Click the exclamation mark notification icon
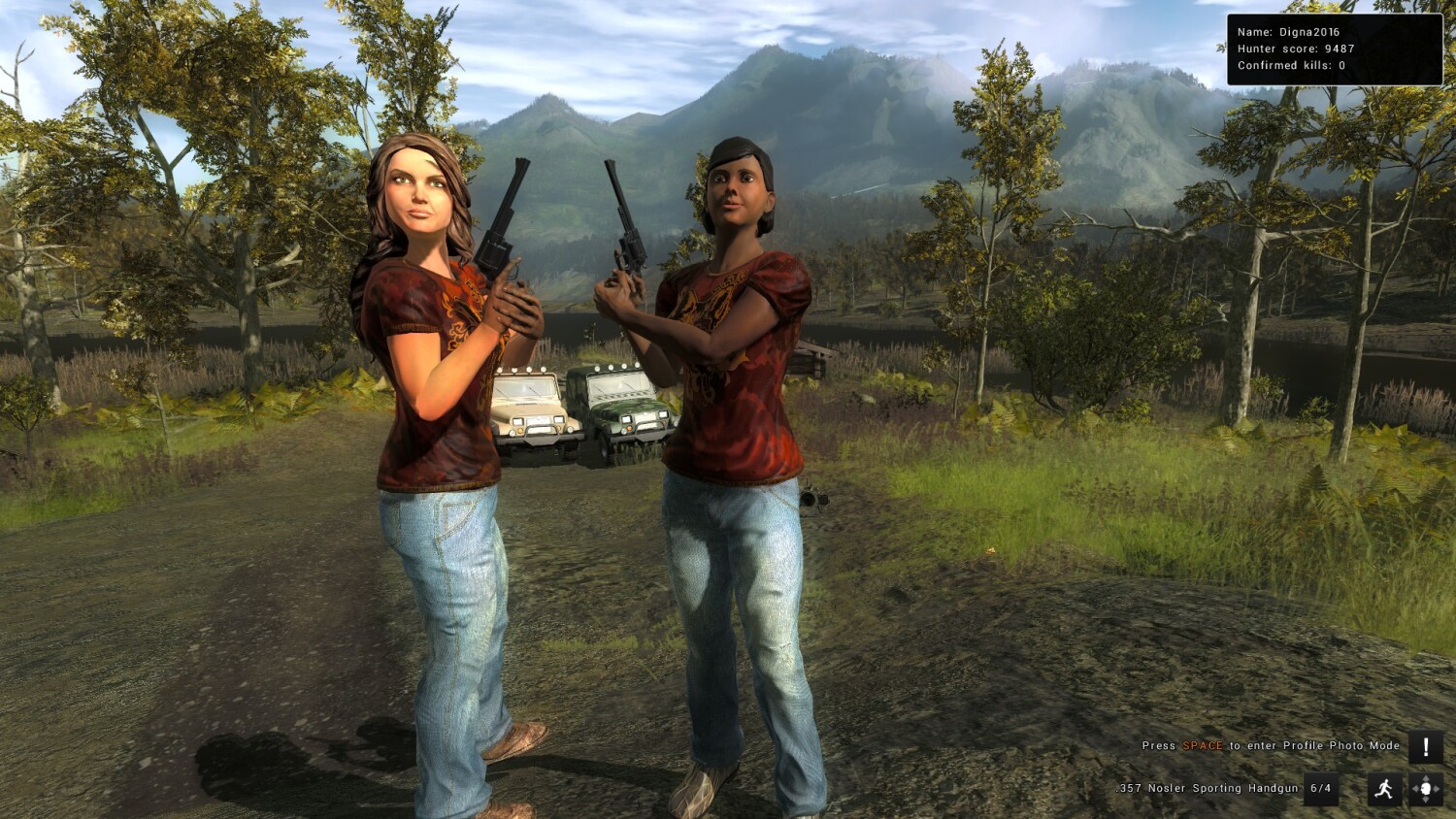 pos(1425,747)
